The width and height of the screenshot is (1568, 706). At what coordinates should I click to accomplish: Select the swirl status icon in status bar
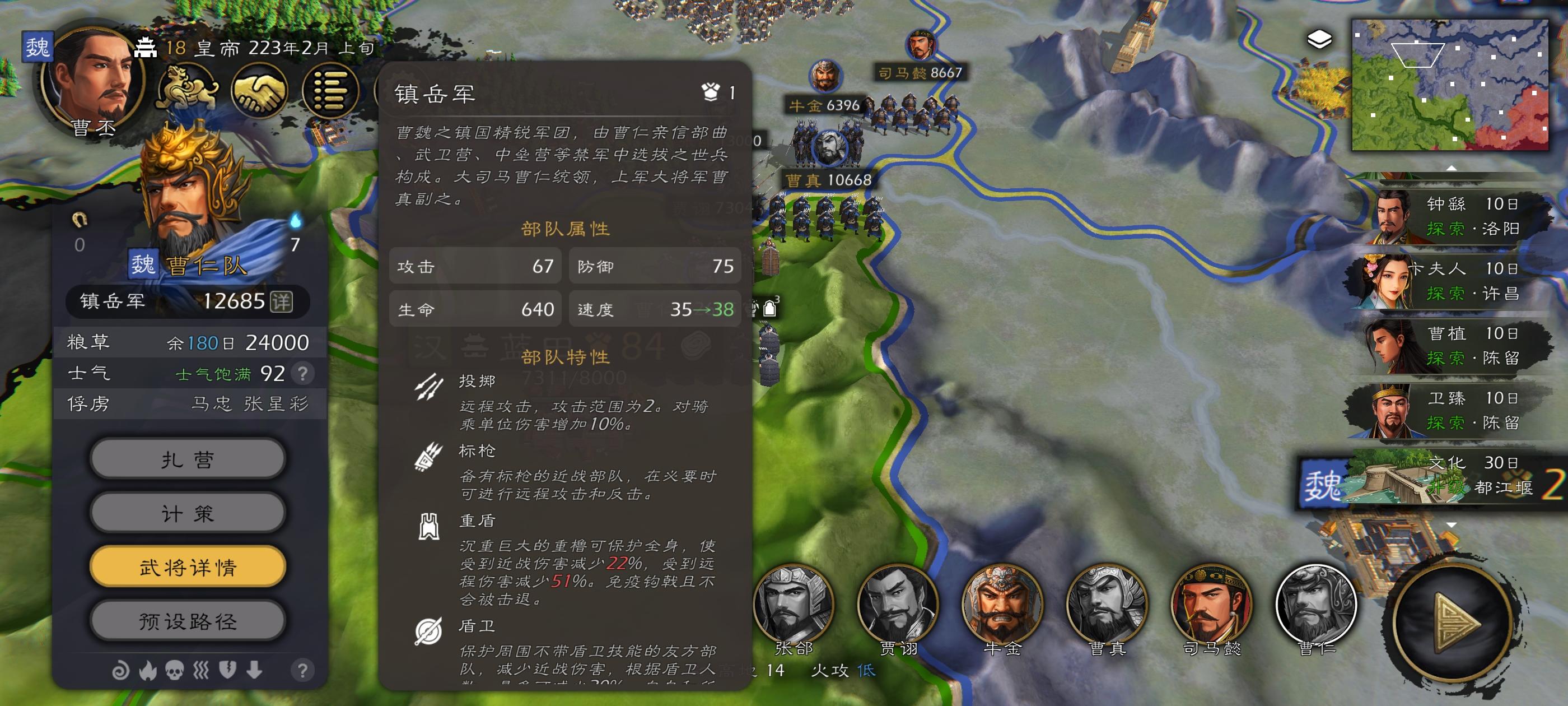click(120, 671)
